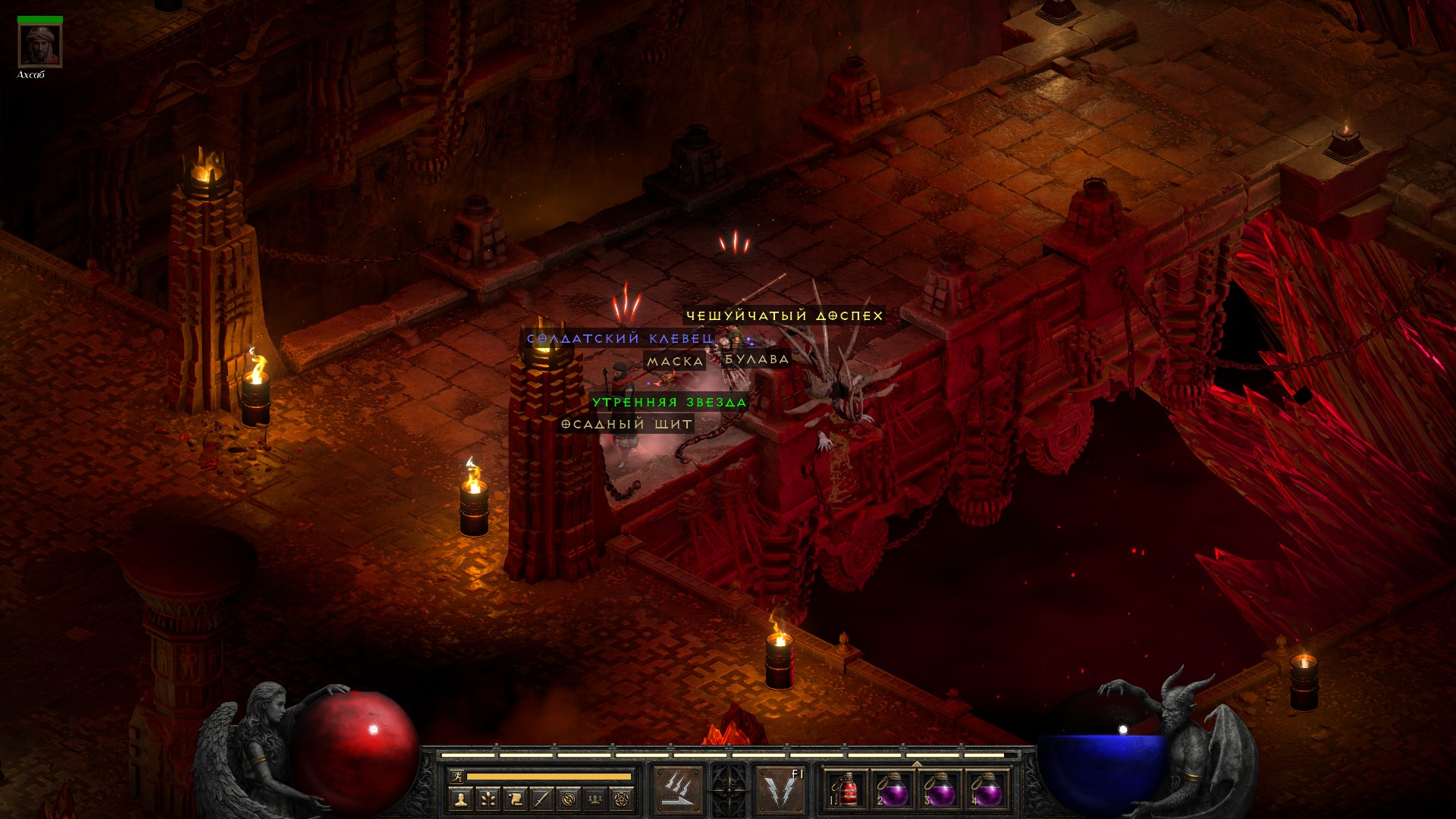
Task: Pick up the Чешуйчатый доспех item label
Action: [784, 315]
